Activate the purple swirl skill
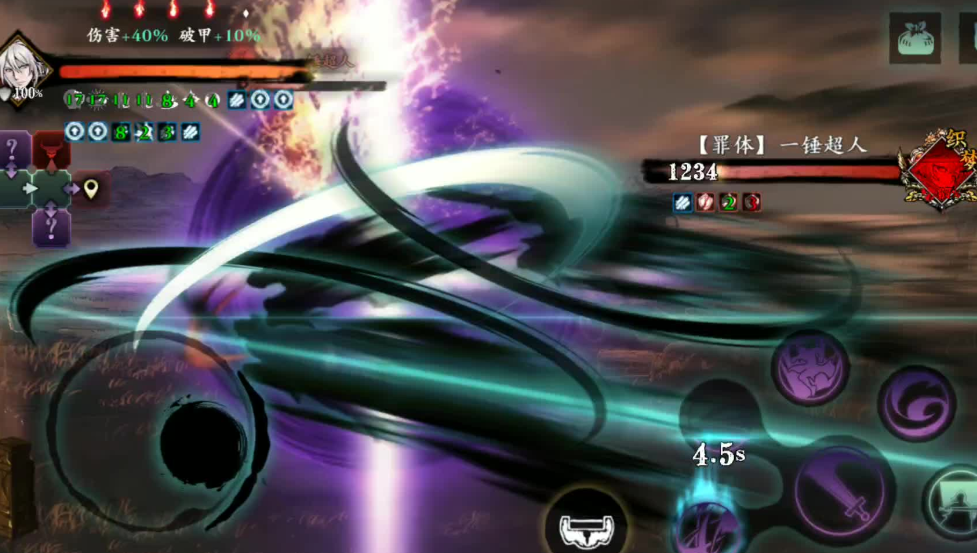The height and width of the screenshot is (553, 977). point(915,403)
